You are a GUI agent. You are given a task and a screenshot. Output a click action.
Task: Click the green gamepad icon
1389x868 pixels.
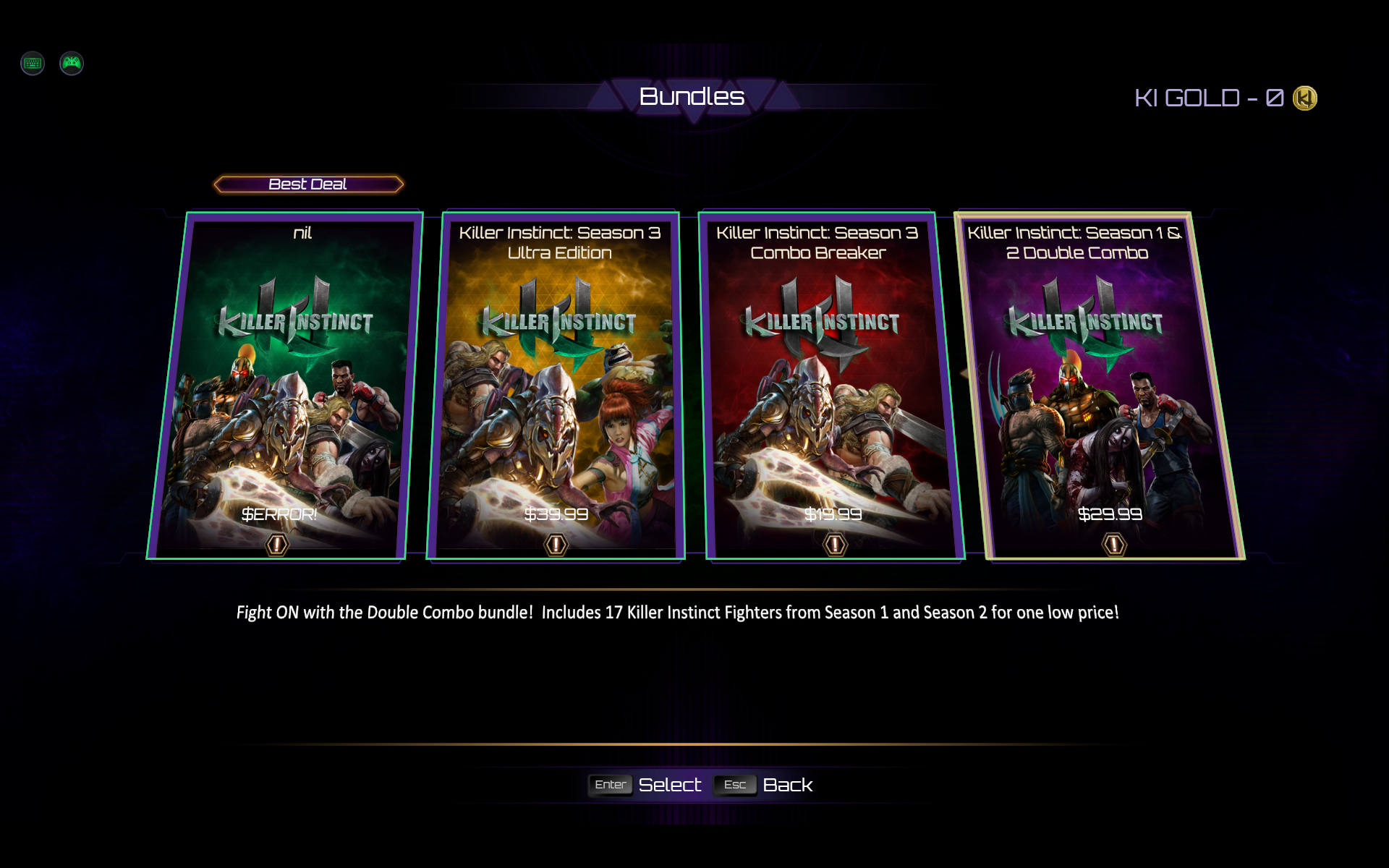point(72,64)
